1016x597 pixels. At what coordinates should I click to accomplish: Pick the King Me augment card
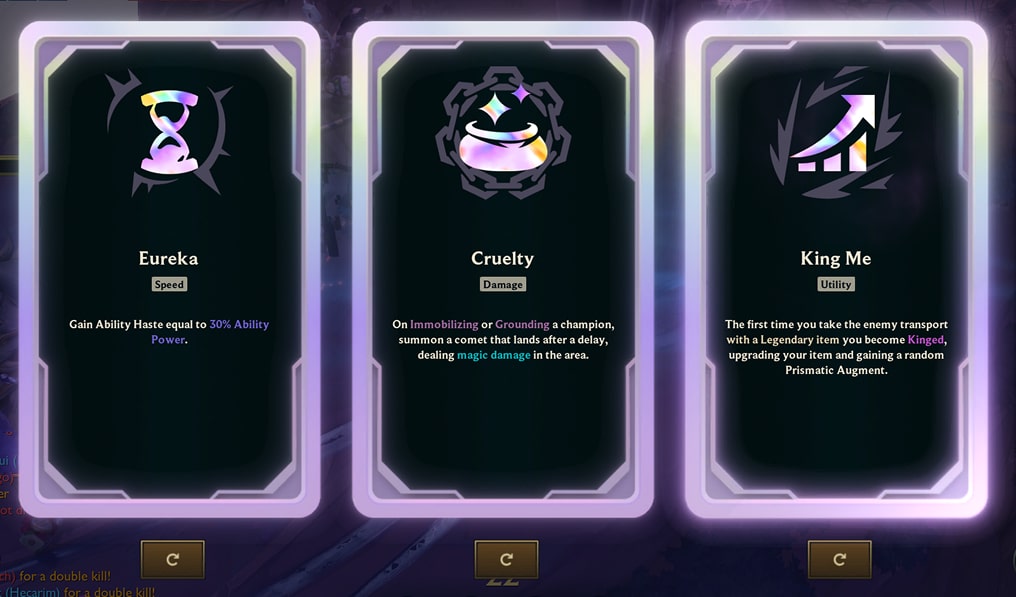tap(836, 270)
